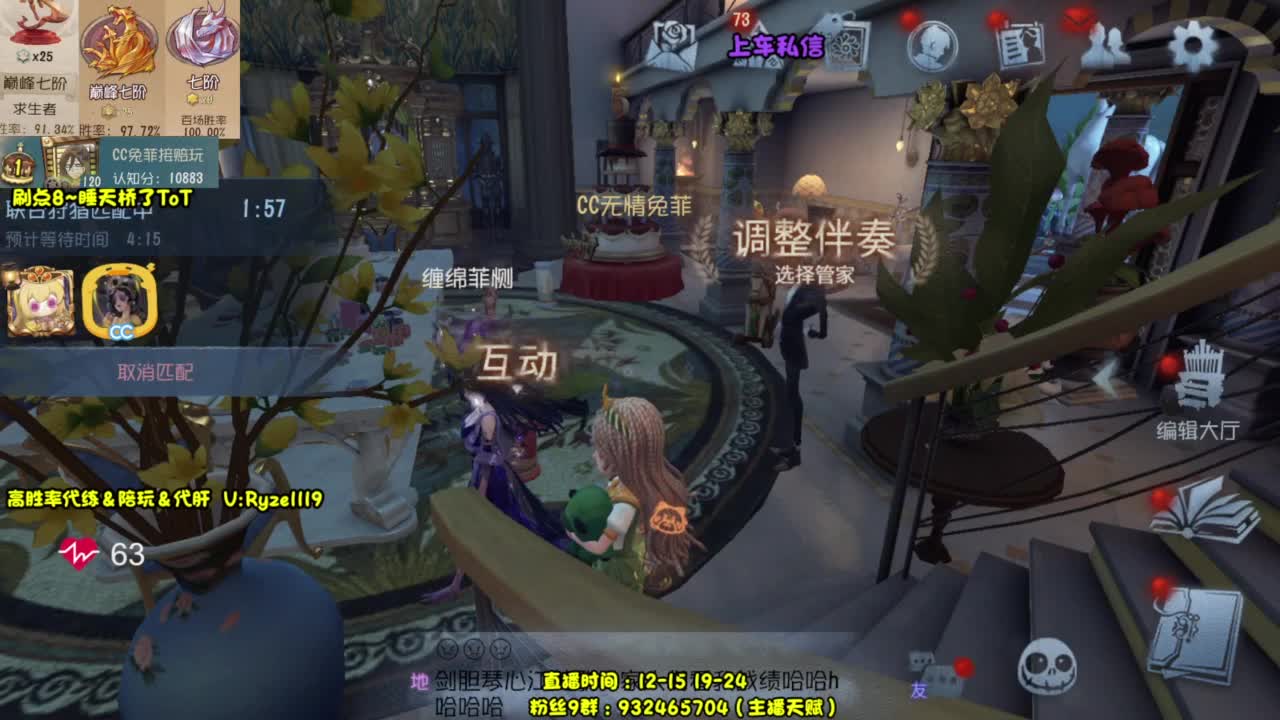Open the character roster clipboard icon
This screenshot has height=720, width=1280.
tap(1022, 44)
